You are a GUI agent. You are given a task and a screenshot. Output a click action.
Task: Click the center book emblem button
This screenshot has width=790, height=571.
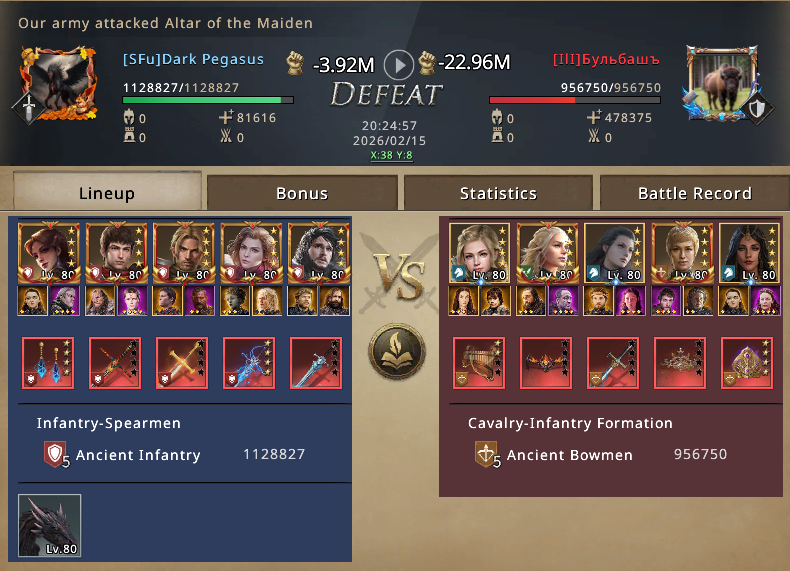397,352
